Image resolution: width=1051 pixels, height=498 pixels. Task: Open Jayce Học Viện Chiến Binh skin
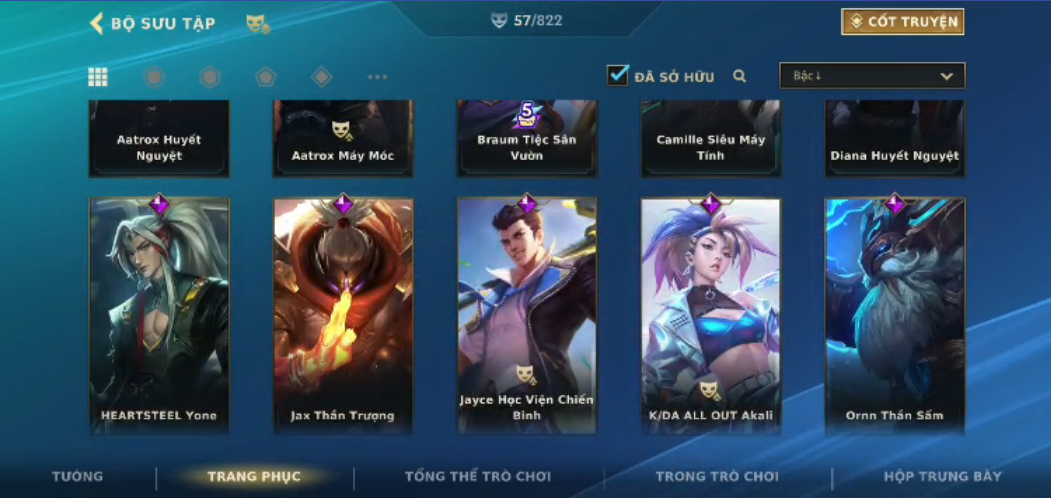click(x=527, y=315)
